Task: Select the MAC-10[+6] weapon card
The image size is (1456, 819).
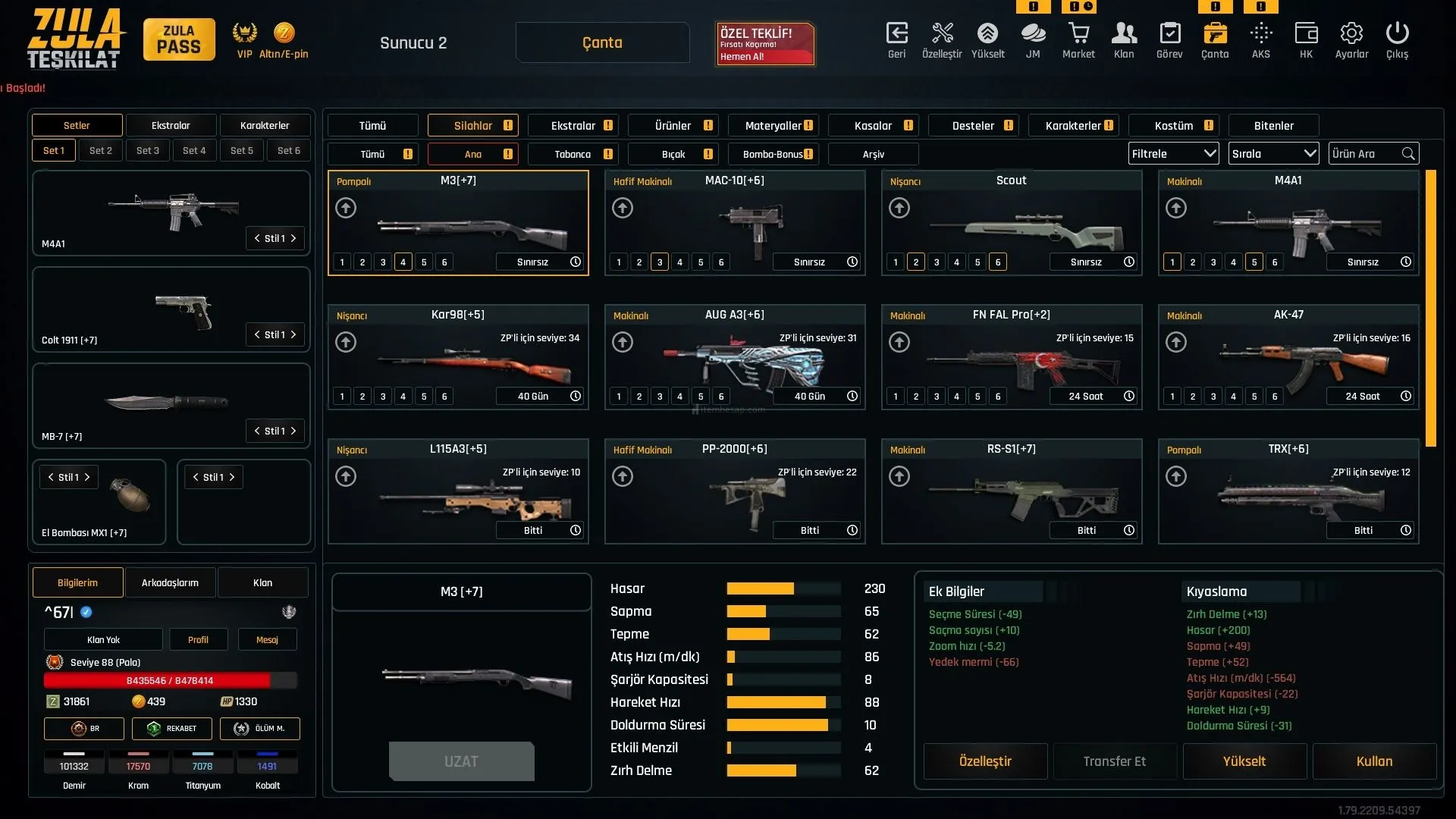Action: tap(735, 222)
